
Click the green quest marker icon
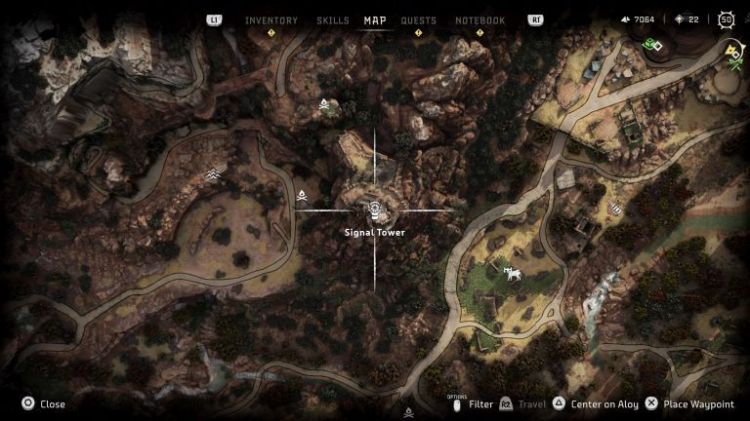click(x=653, y=44)
